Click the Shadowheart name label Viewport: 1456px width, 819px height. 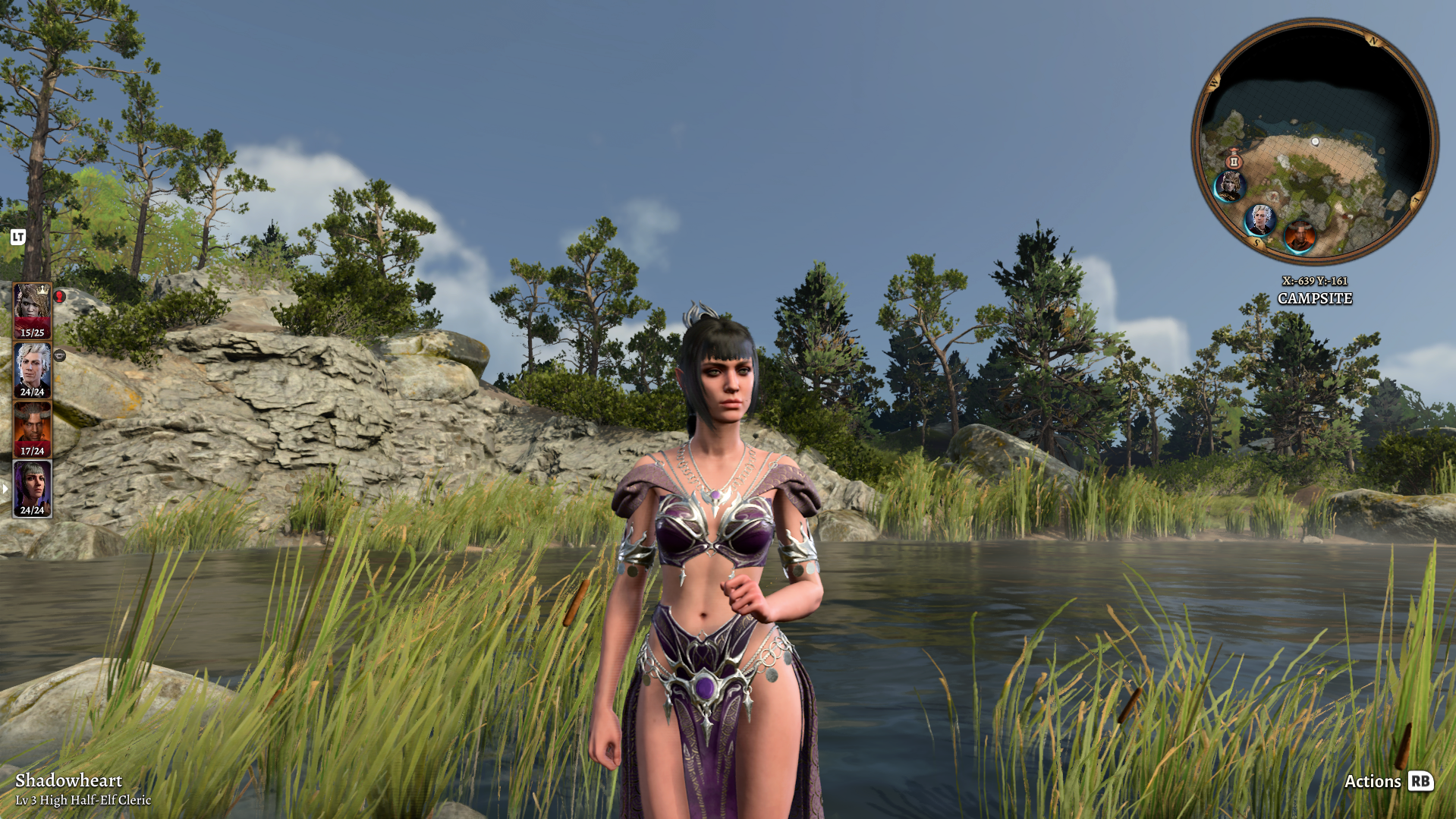tap(68, 780)
